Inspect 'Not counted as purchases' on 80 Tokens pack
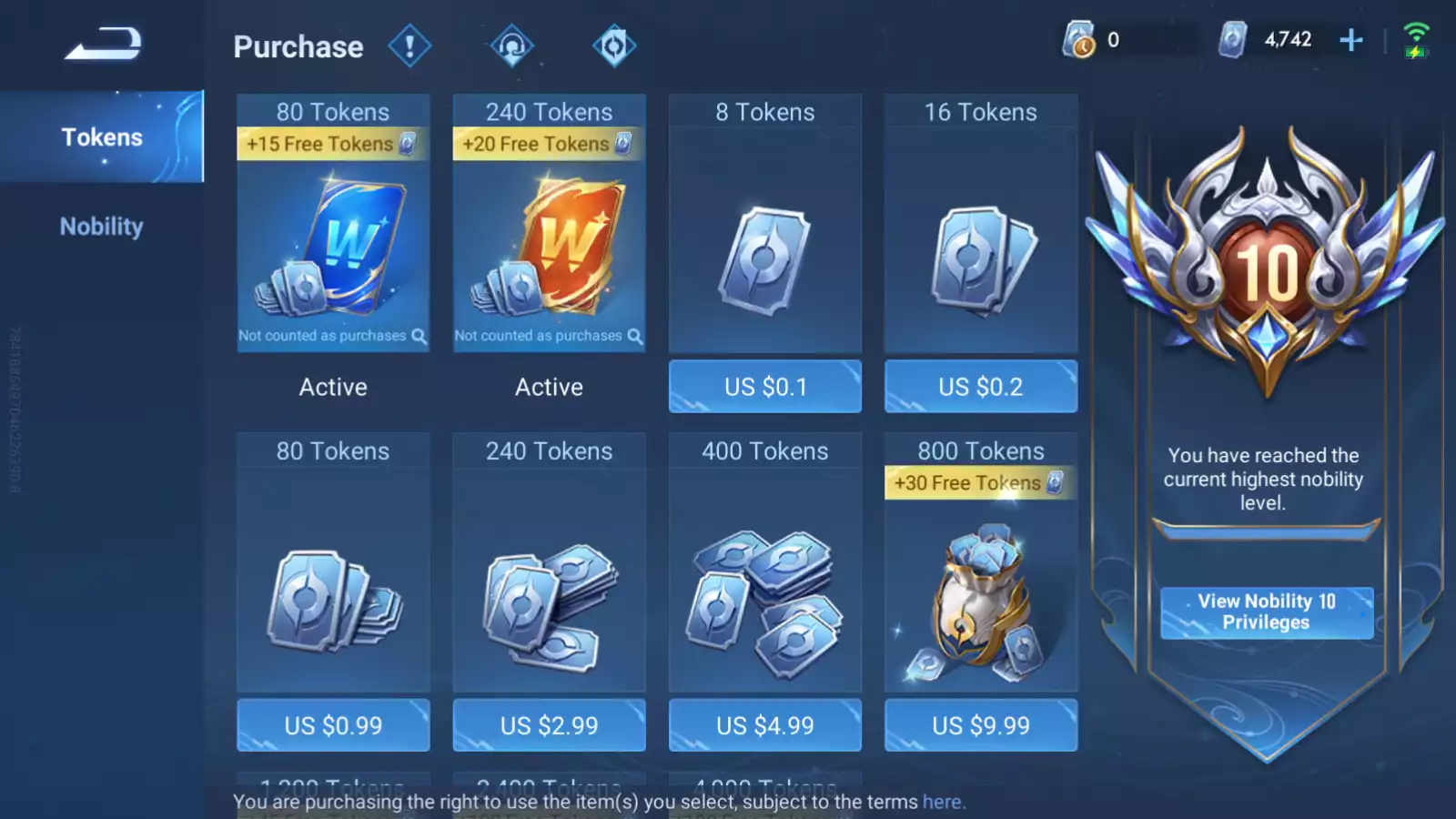Screen dimensions: 1456x819 pos(418,336)
